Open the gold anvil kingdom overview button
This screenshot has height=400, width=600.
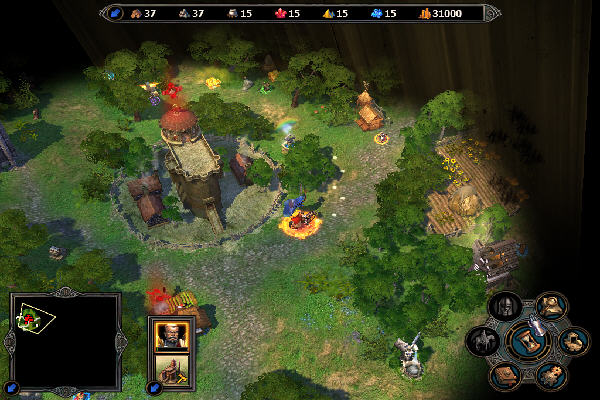[x=550, y=305]
